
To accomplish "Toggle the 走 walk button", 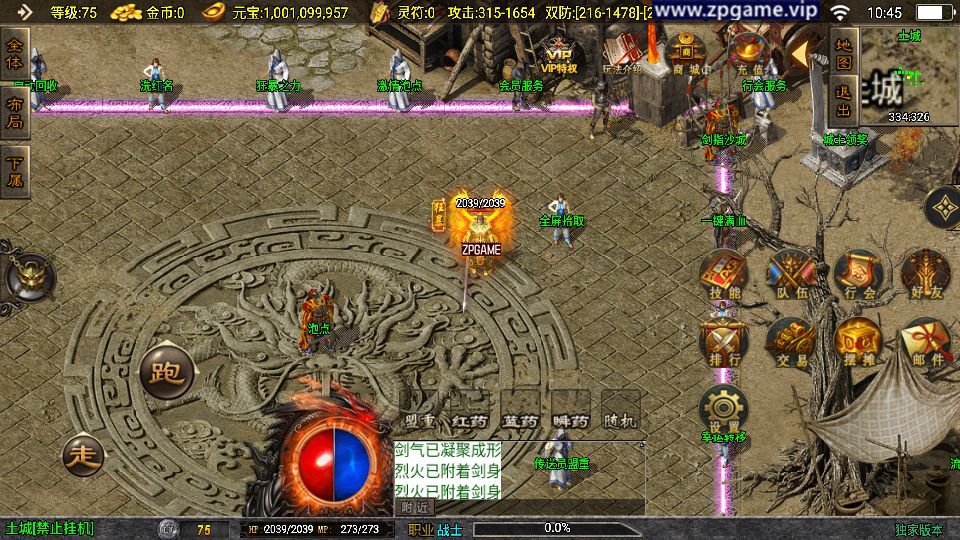I will tap(83, 456).
